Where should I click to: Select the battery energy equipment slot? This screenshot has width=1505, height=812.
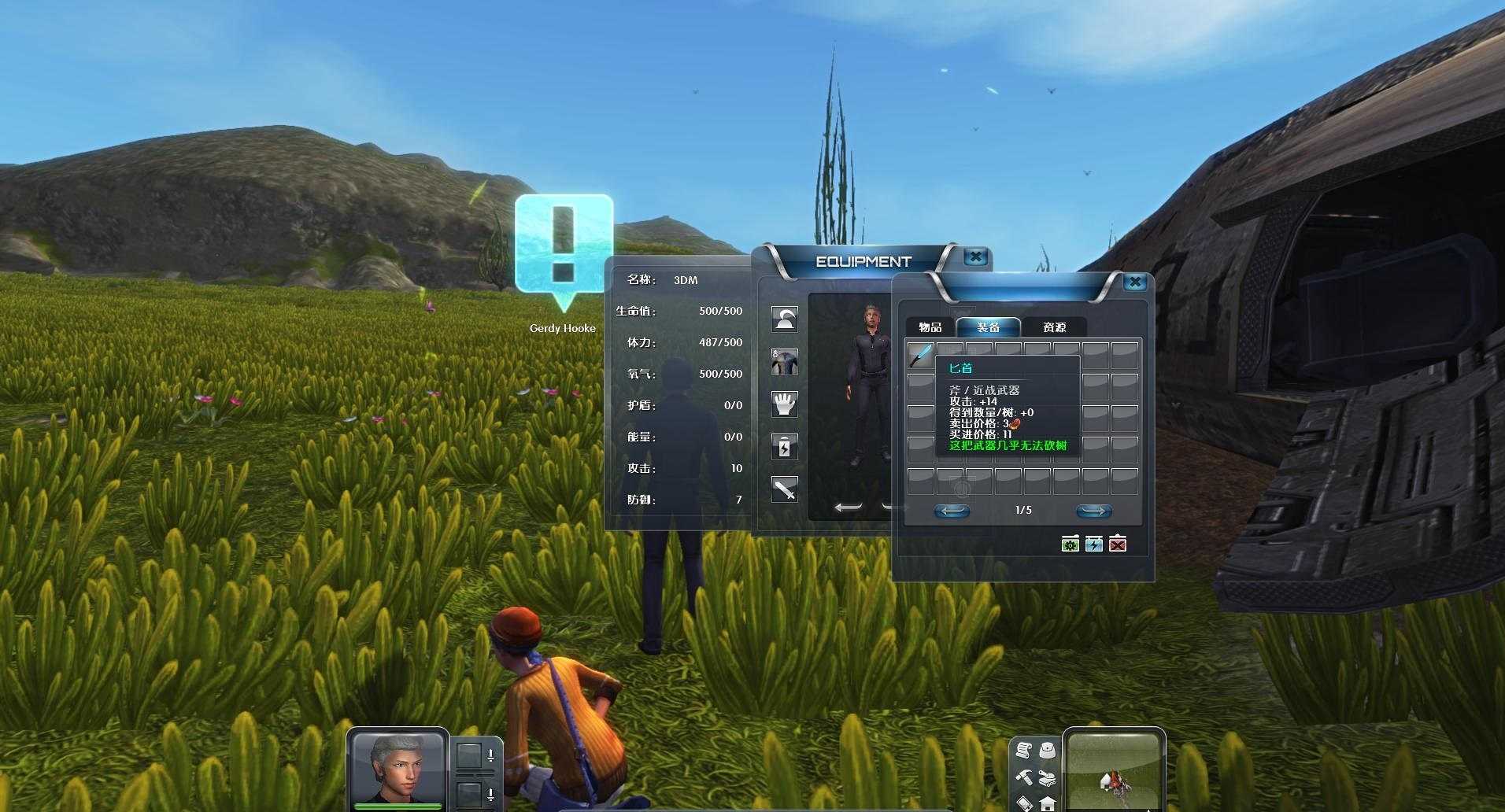pos(784,447)
